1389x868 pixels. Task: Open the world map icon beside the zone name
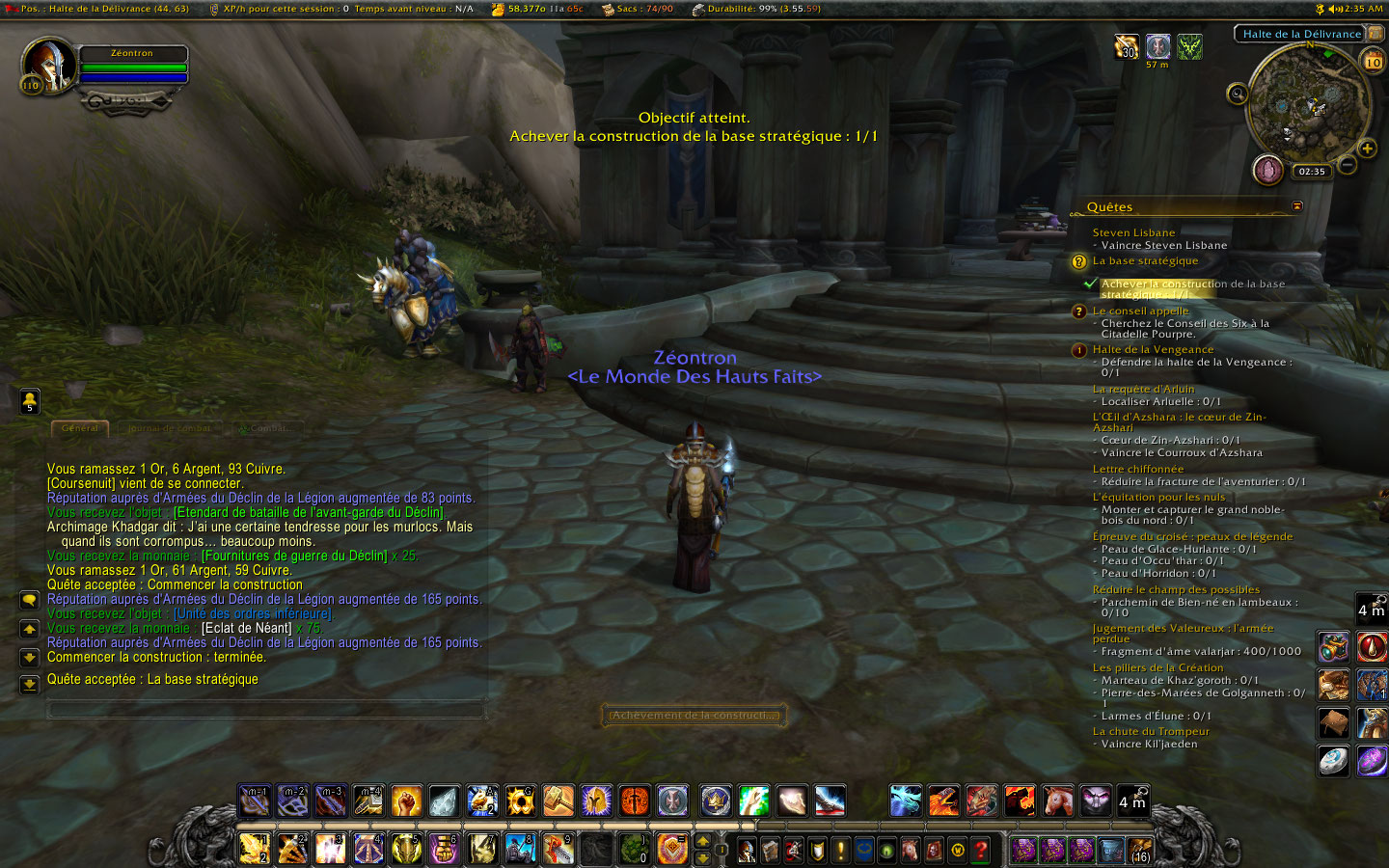click(1375, 34)
